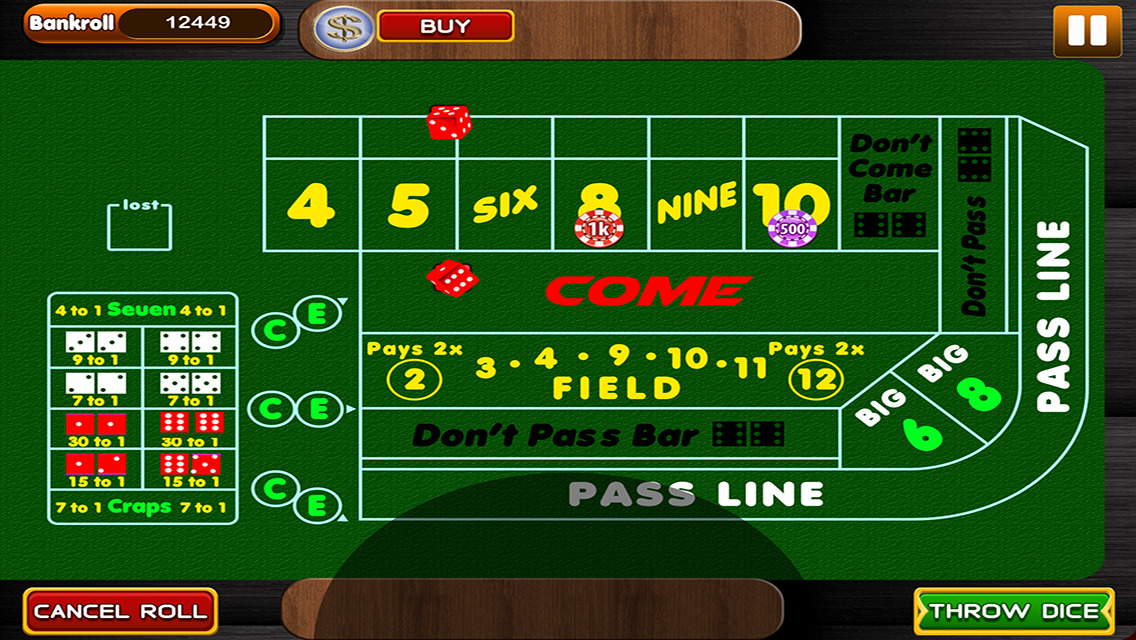1136x640 pixels.
Task: Throw the dice with the green button
Action: coord(1014,611)
